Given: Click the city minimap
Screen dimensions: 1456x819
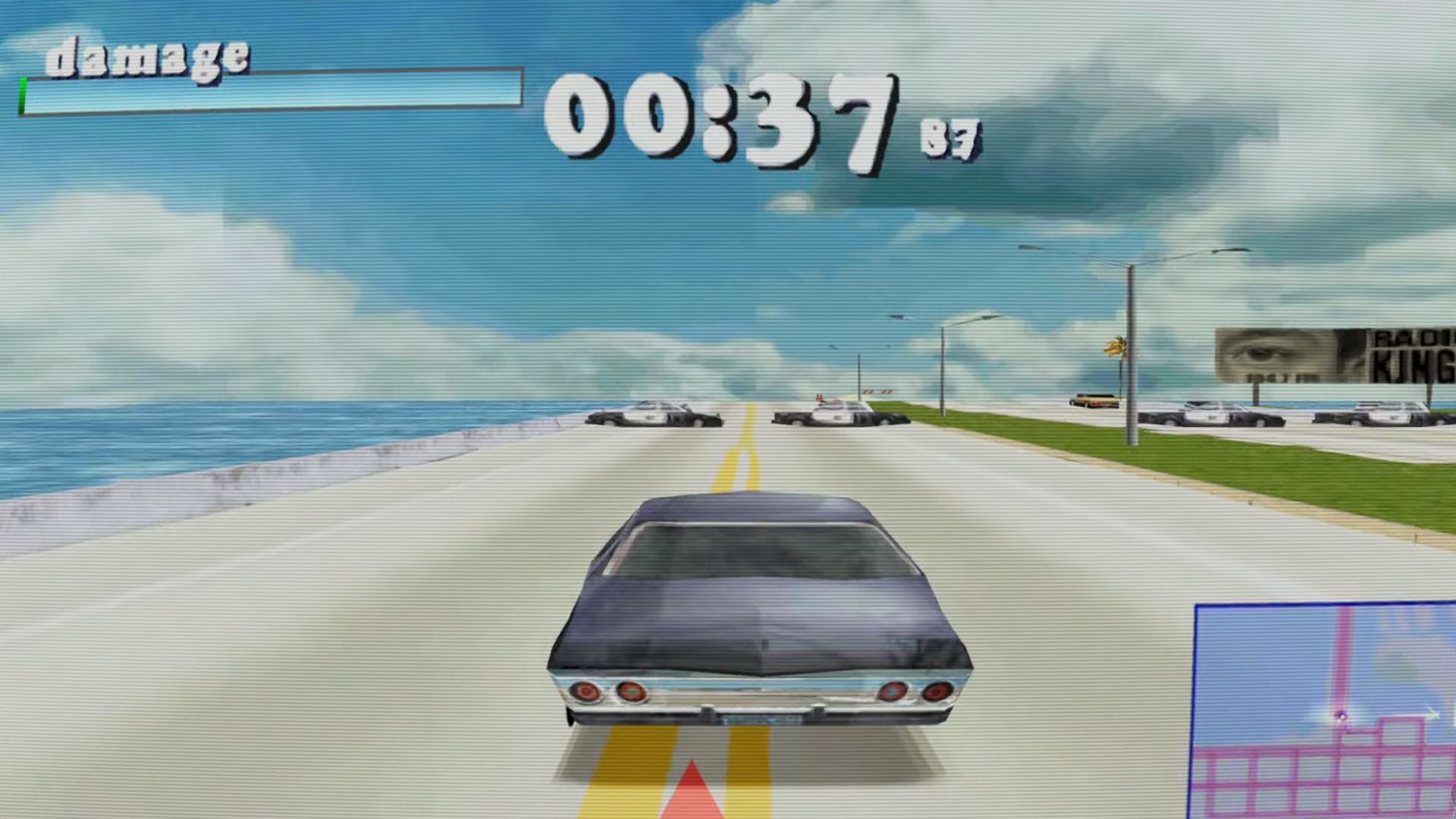Looking at the screenshot, I should tap(1325, 711).
